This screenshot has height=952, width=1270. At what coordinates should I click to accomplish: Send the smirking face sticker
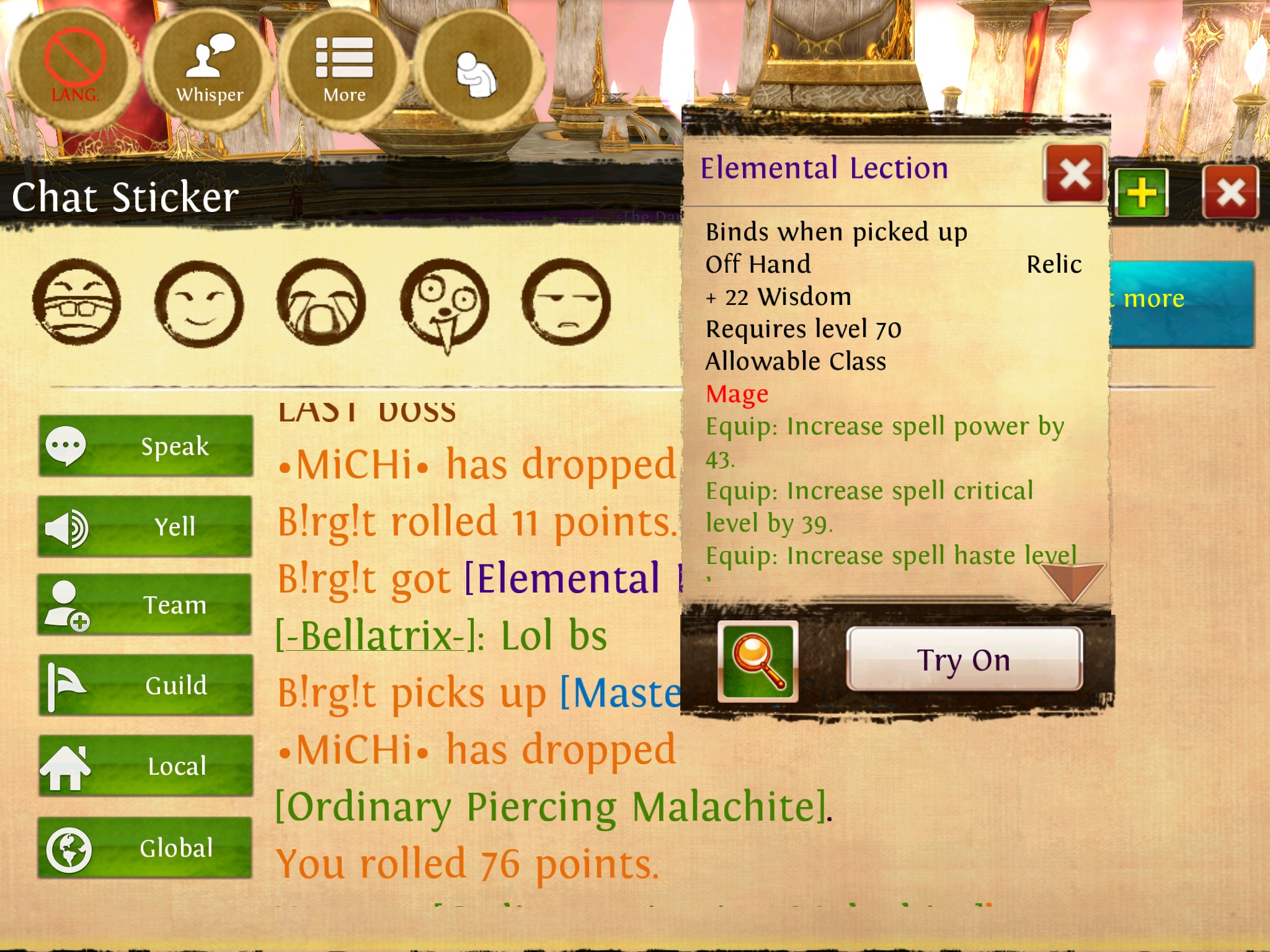199,304
